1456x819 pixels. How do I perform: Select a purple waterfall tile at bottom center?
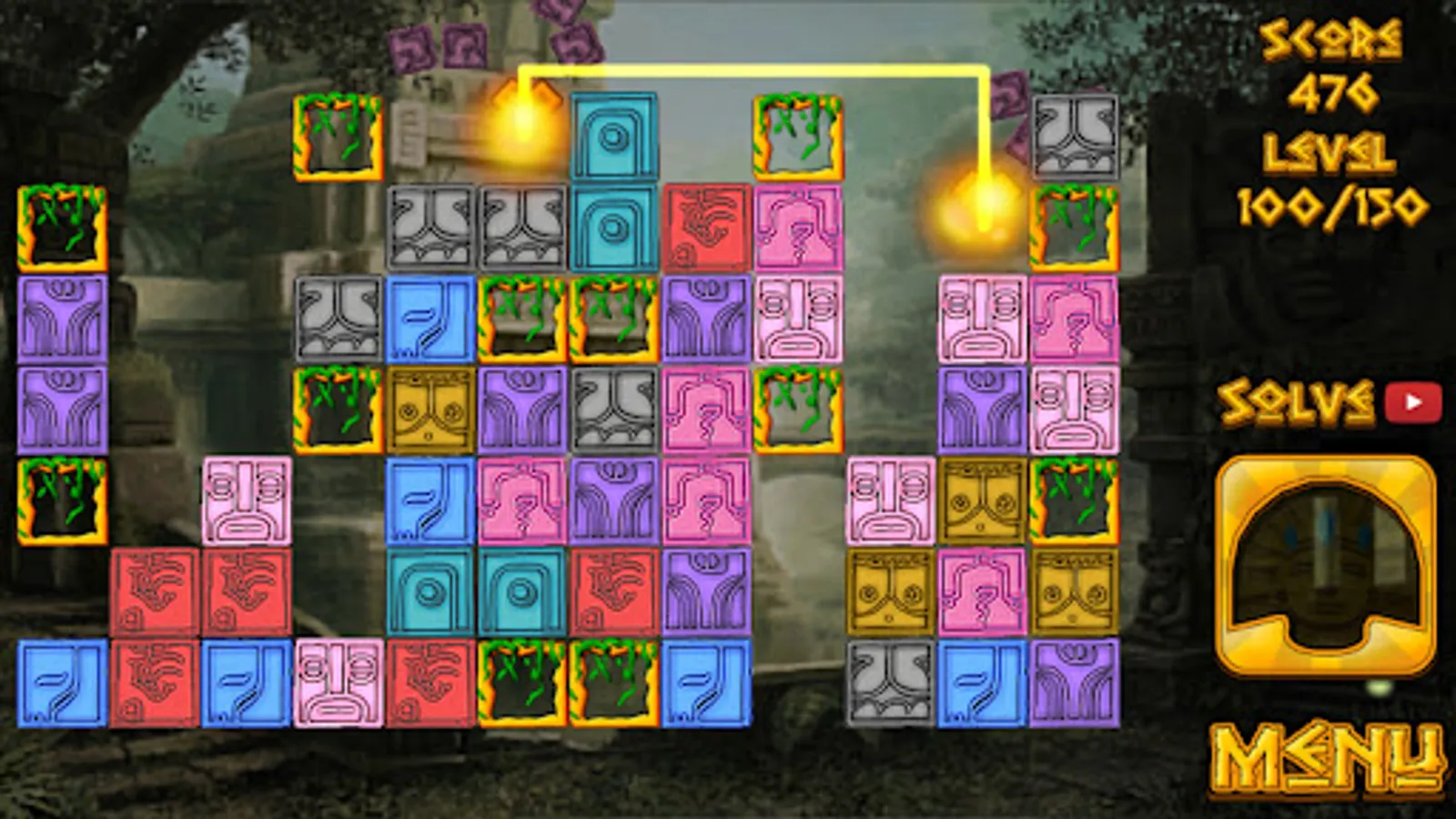tap(705, 591)
